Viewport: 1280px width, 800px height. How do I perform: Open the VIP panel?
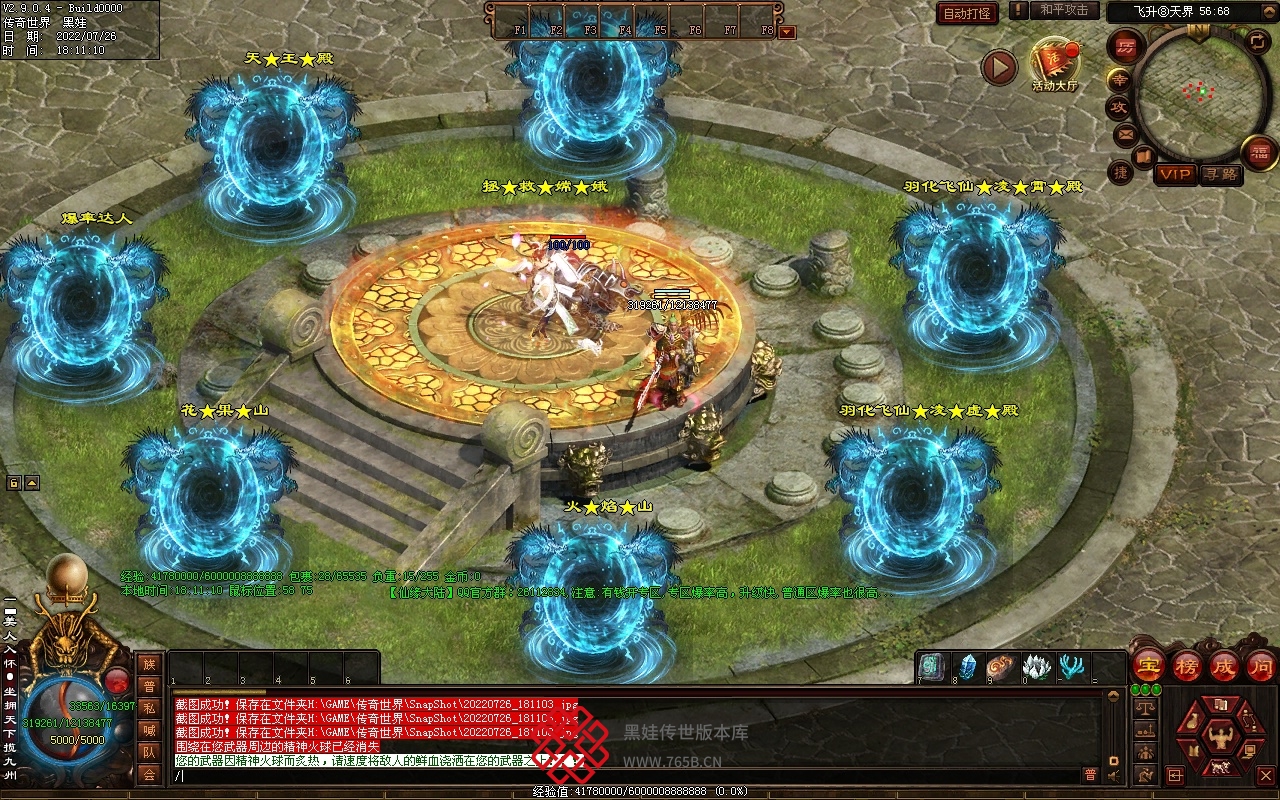pyautogui.click(x=1175, y=174)
